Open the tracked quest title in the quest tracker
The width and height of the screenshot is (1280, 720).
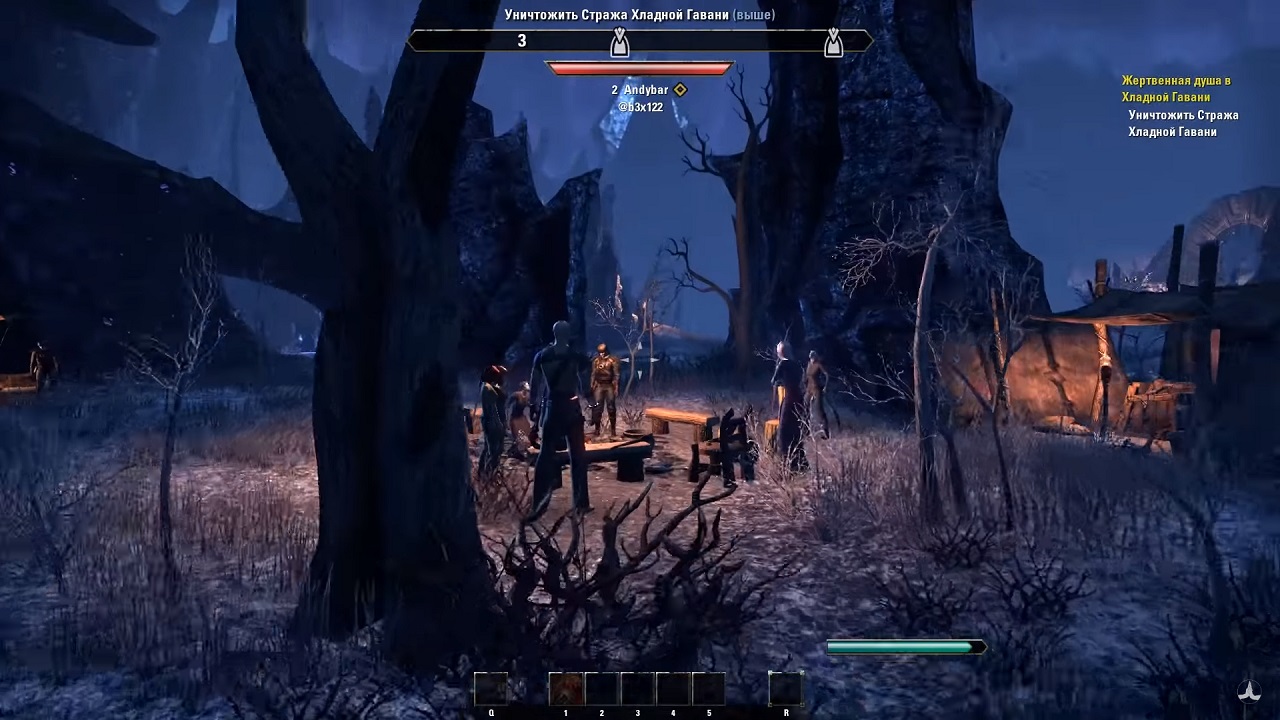[1175, 89]
